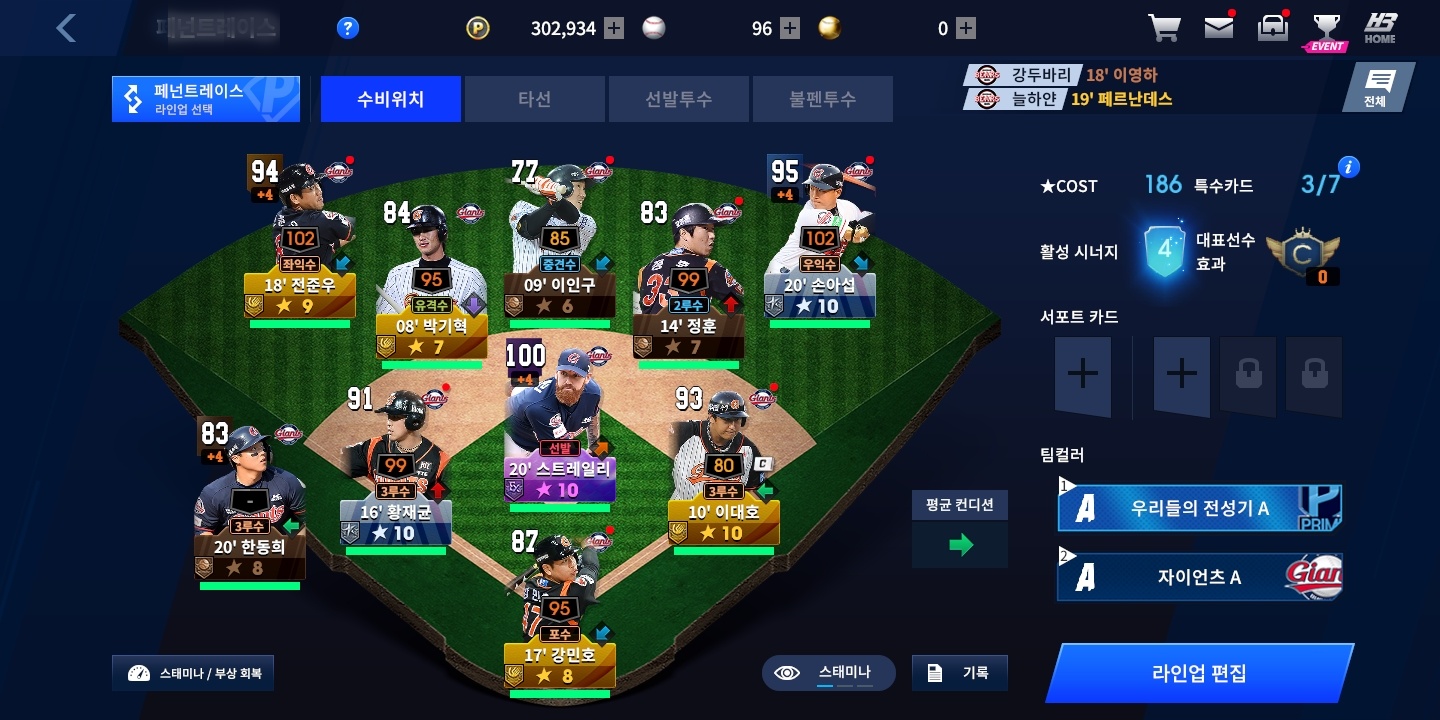1440x720 pixels.
Task: Open the shopping cart store
Action: [x=1164, y=28]
